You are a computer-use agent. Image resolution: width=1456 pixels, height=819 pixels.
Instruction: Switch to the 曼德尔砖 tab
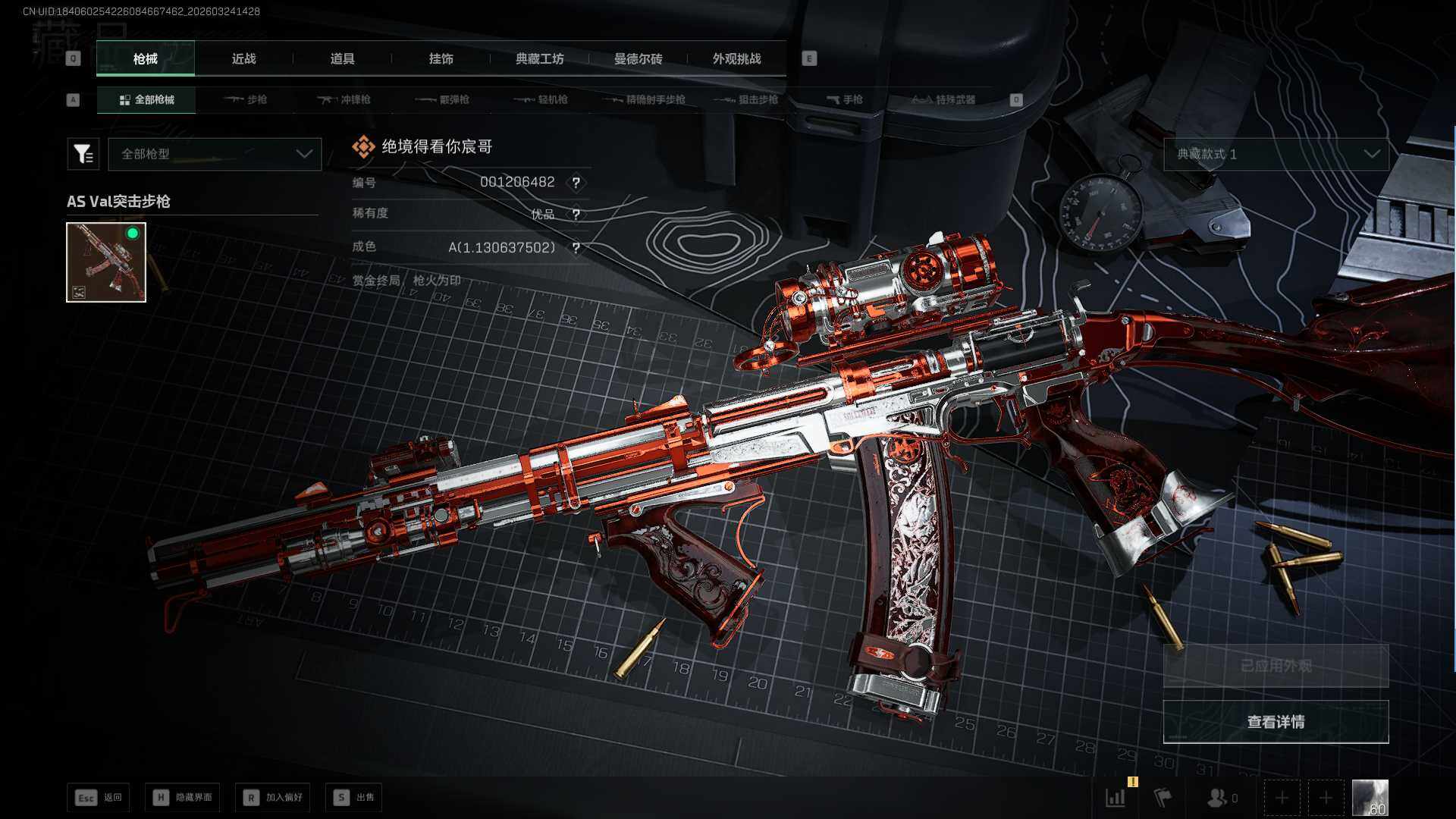[638, 59]
